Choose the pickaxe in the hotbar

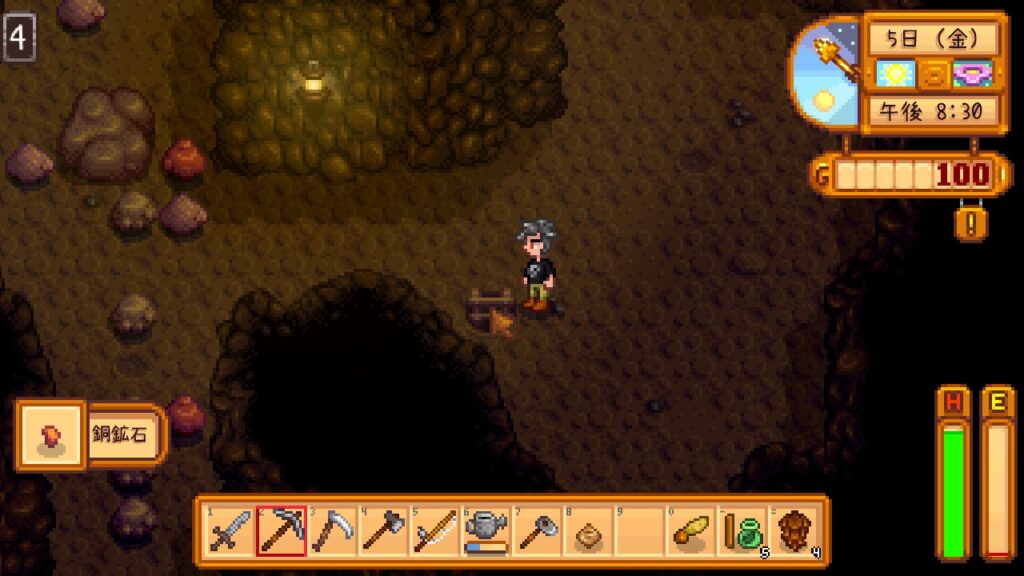coord(281,531)
